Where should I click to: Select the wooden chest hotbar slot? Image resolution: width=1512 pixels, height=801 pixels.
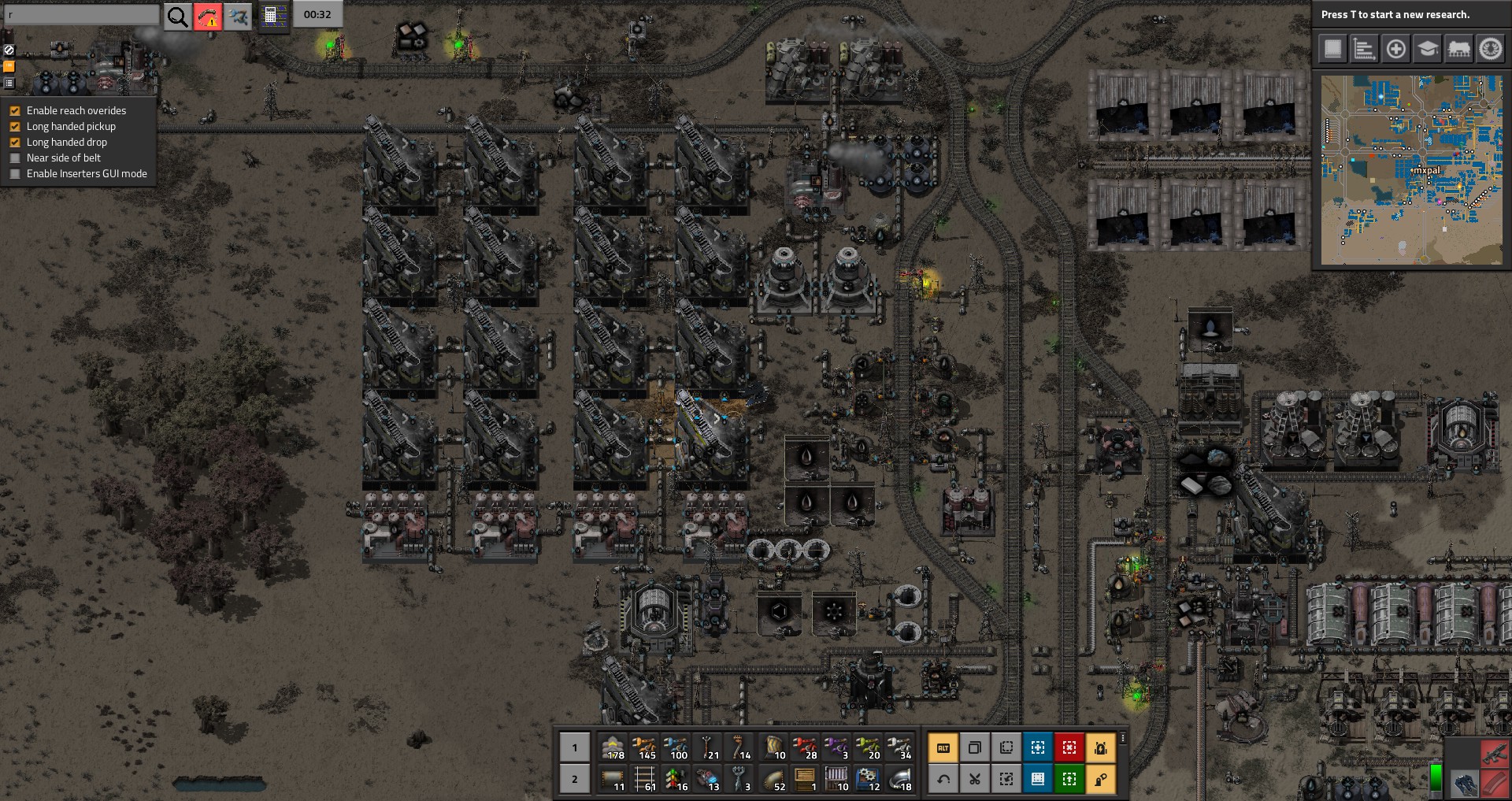(x=804, y=779)
